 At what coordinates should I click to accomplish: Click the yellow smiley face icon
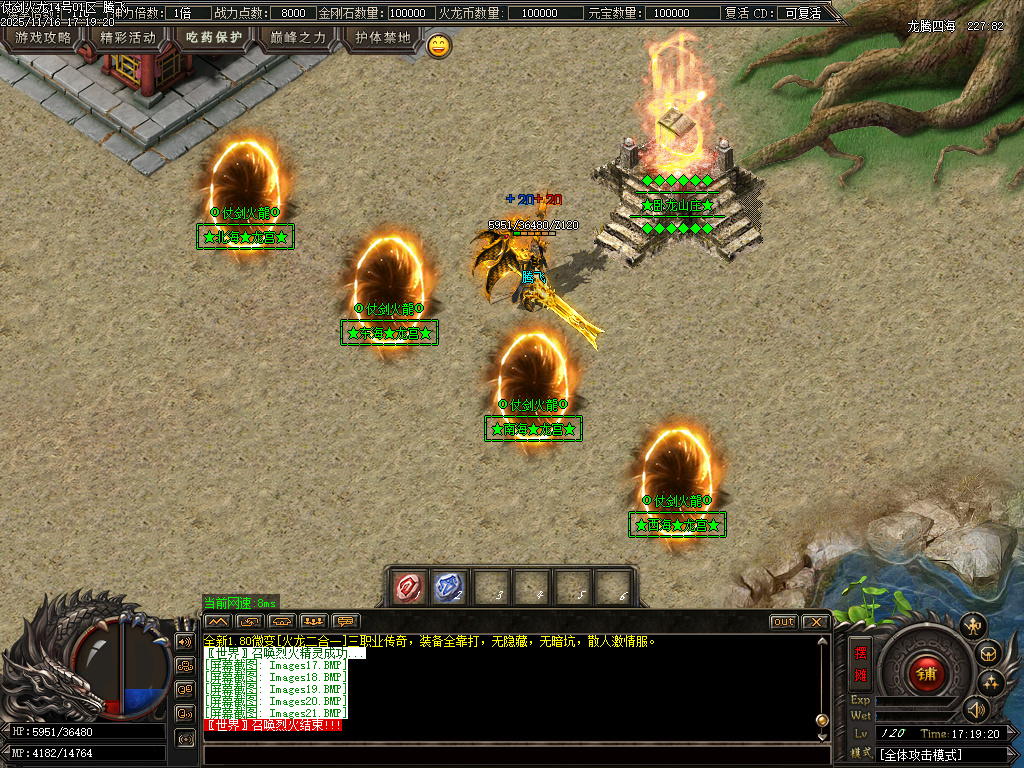[439, 45]
